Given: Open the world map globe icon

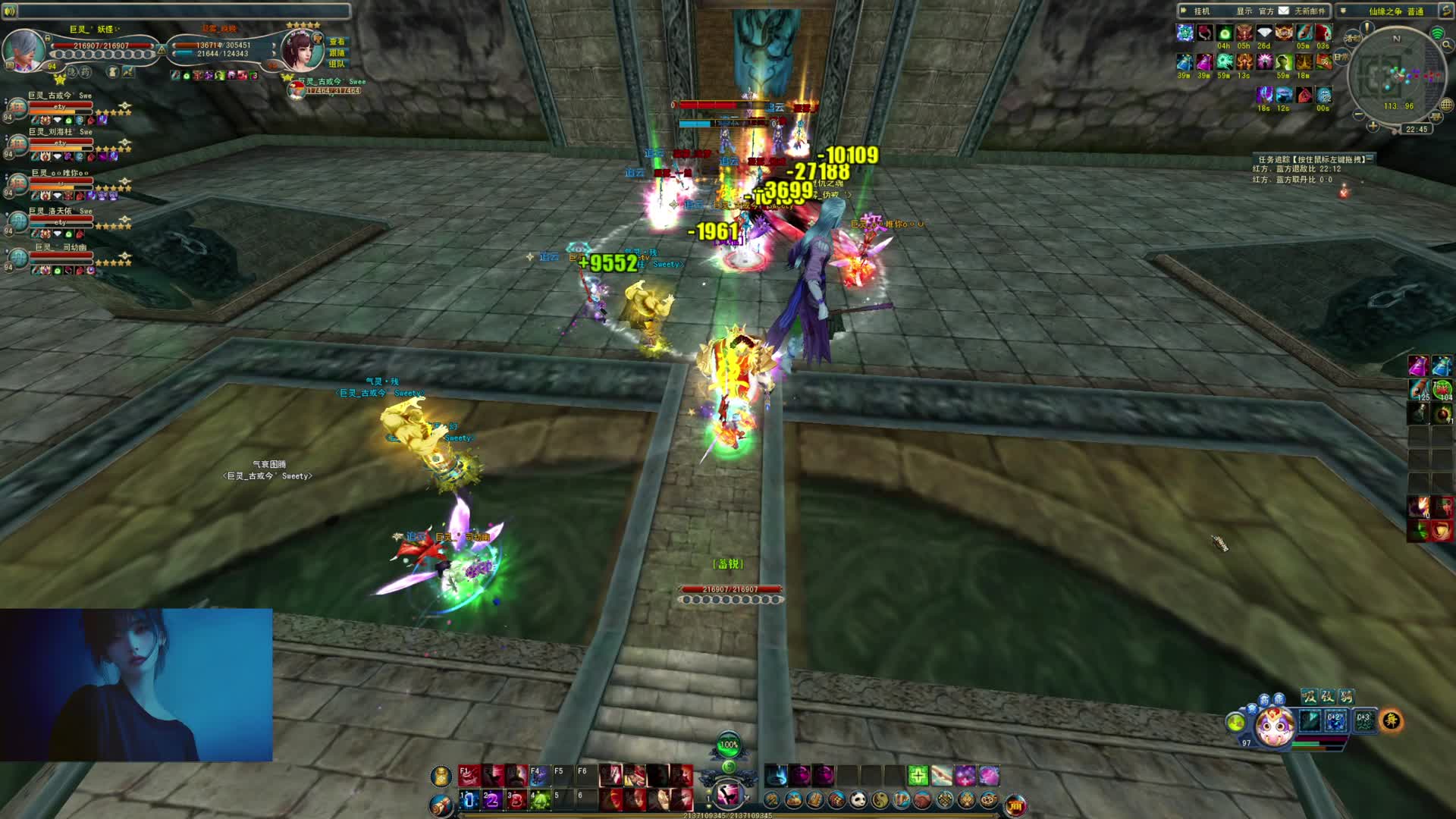Looking at the screenshot, I should (x=1446, y=105).
